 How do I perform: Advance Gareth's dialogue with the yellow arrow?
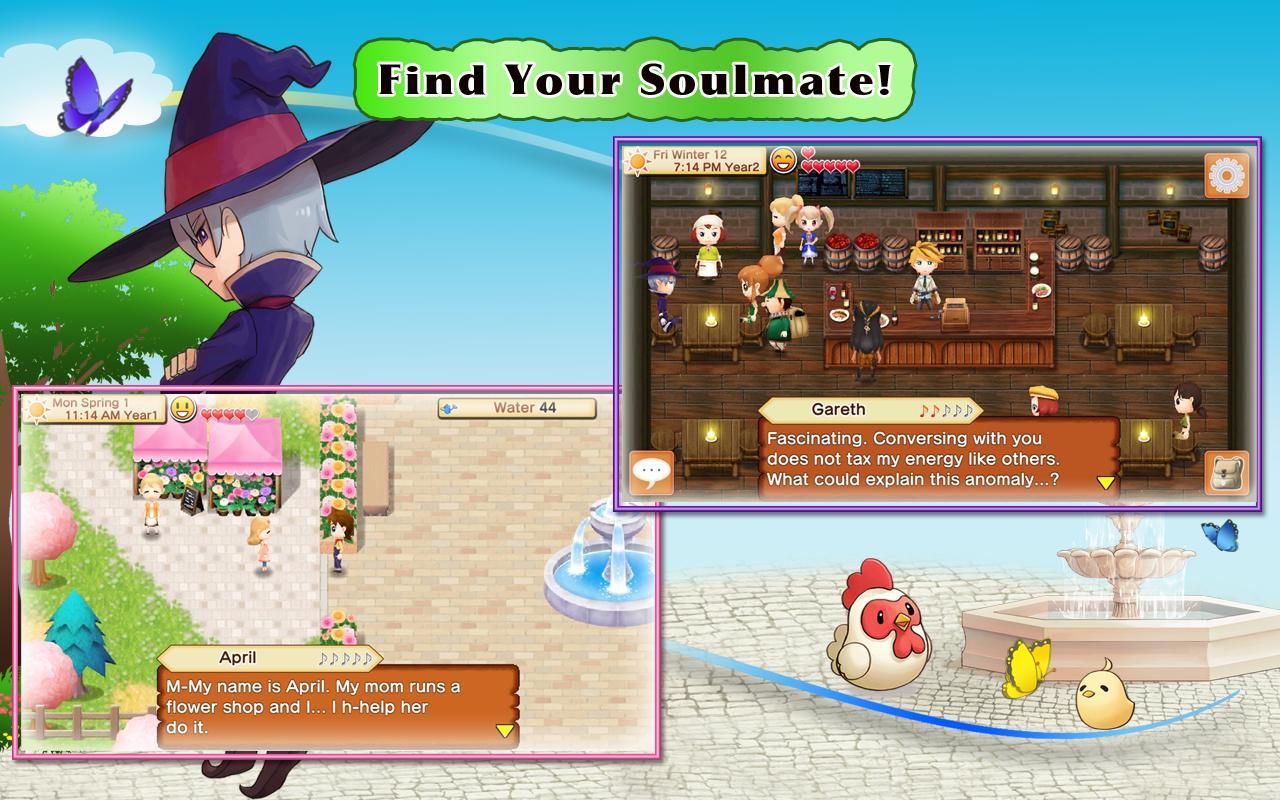tap(1105, 481)
